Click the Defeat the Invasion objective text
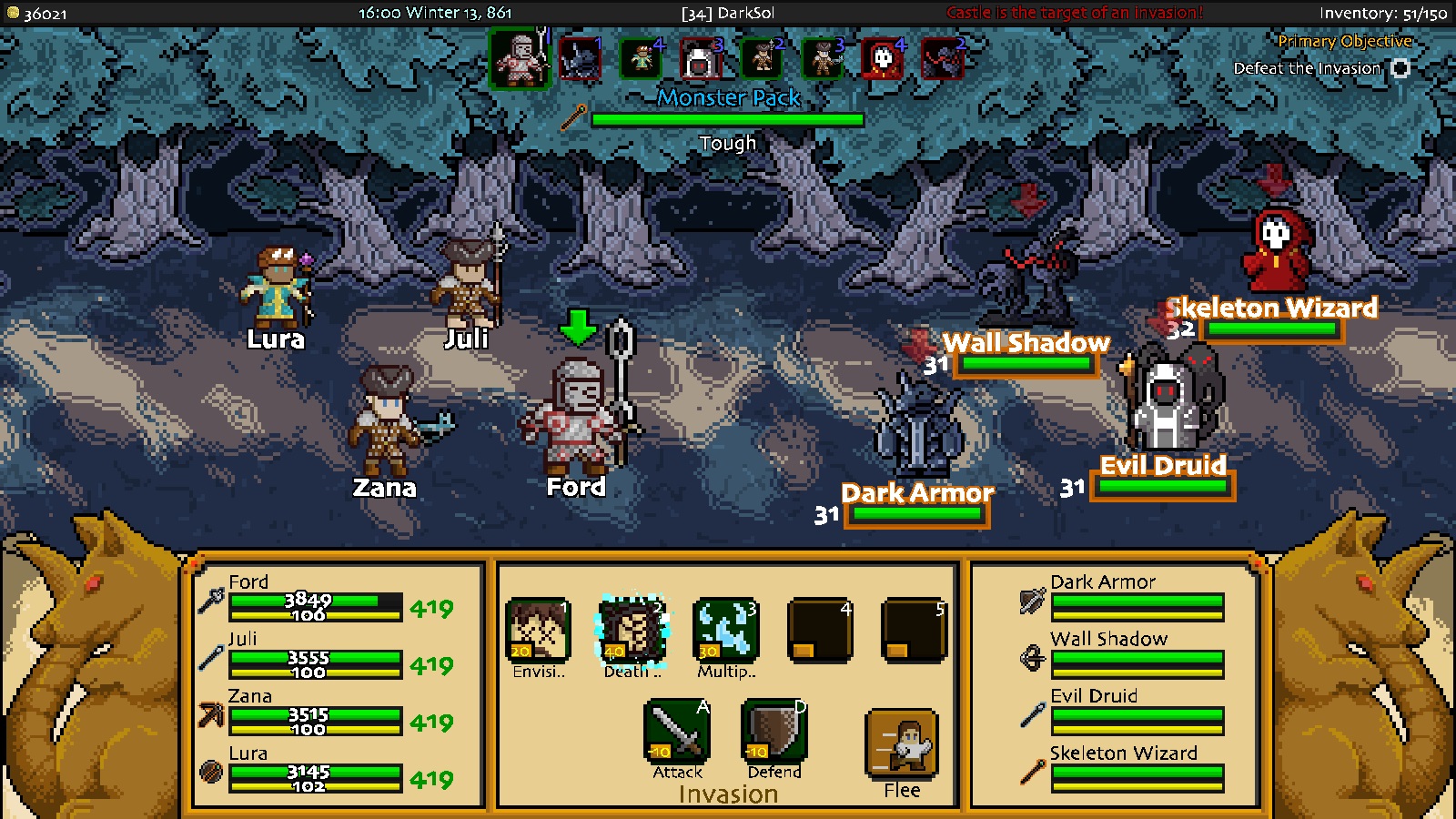The image size is (1456, 819). [1307, 68]
